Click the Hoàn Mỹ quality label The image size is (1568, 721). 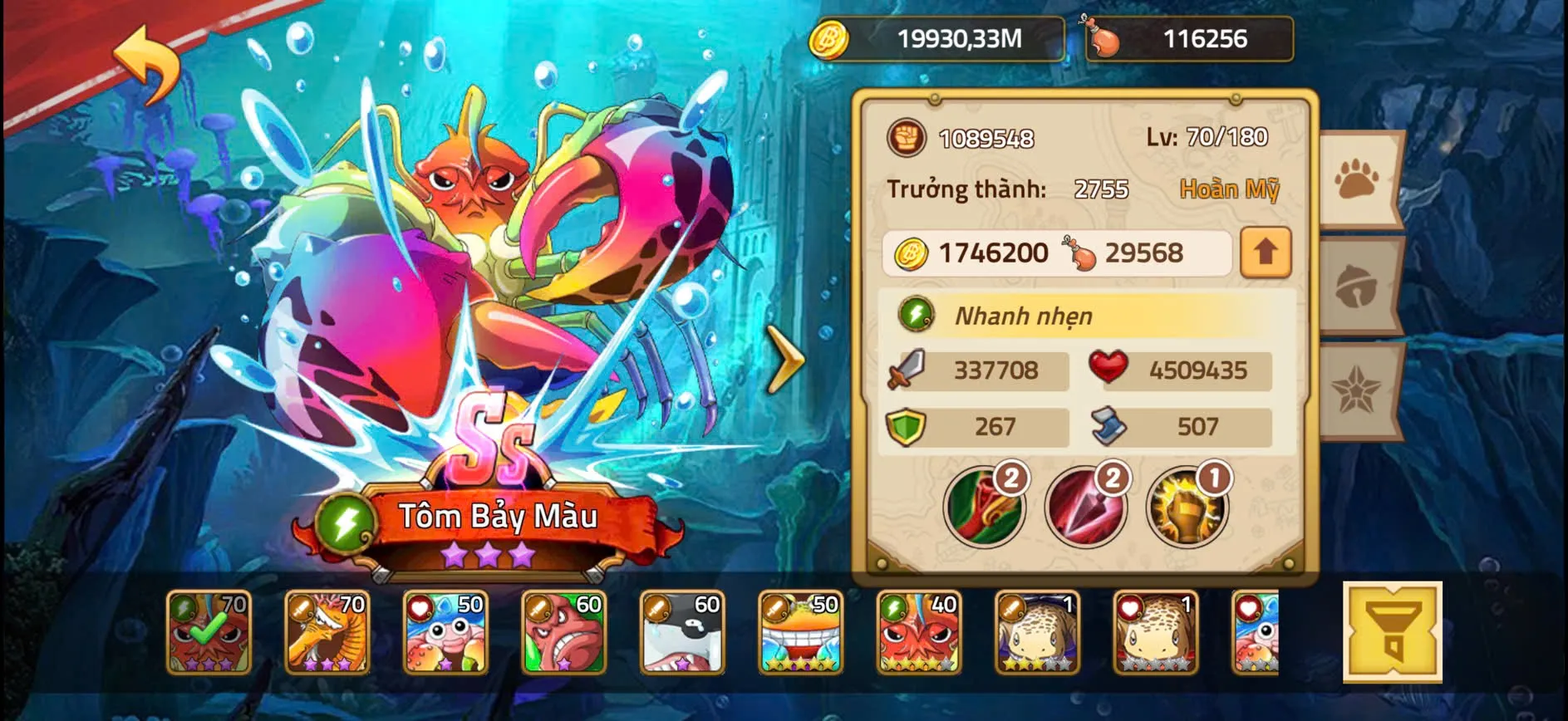pos(1231,189)
